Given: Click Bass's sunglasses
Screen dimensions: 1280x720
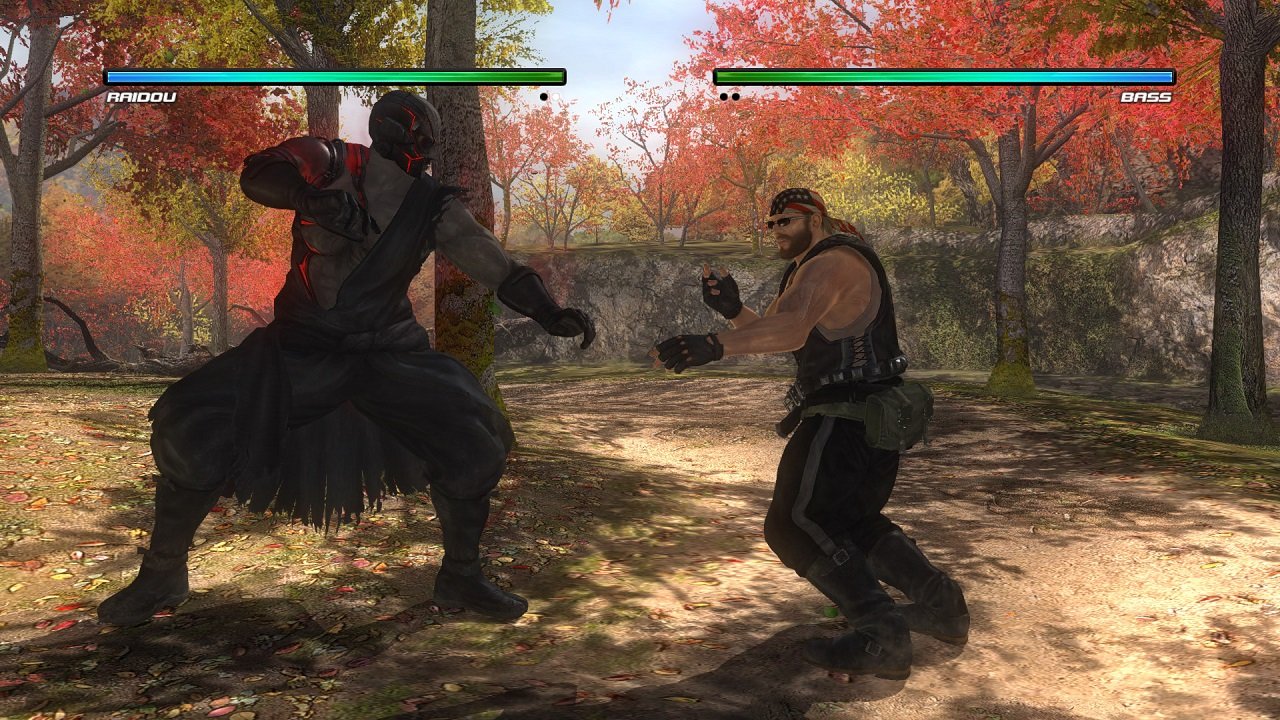Looking at the screenshot, I should click(785, 224).
